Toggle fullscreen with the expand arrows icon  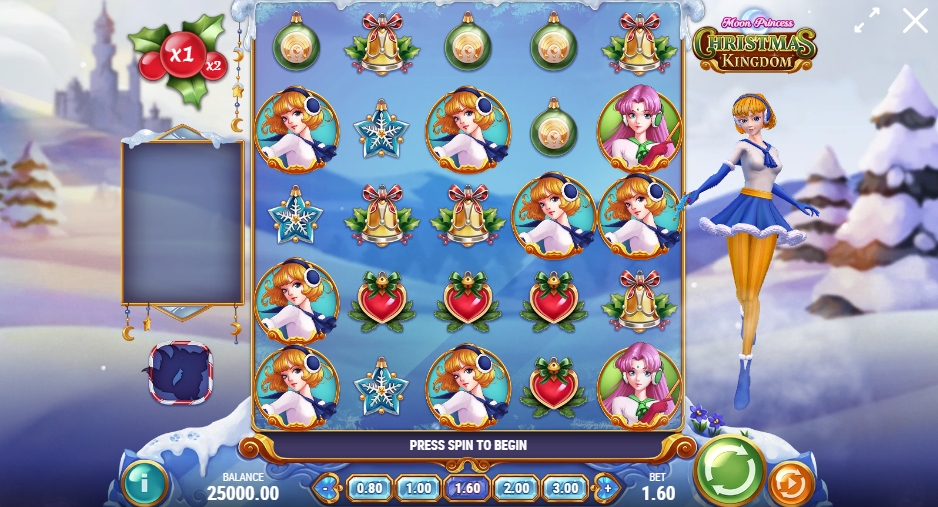pyautogui.click(x=866, y=20)
